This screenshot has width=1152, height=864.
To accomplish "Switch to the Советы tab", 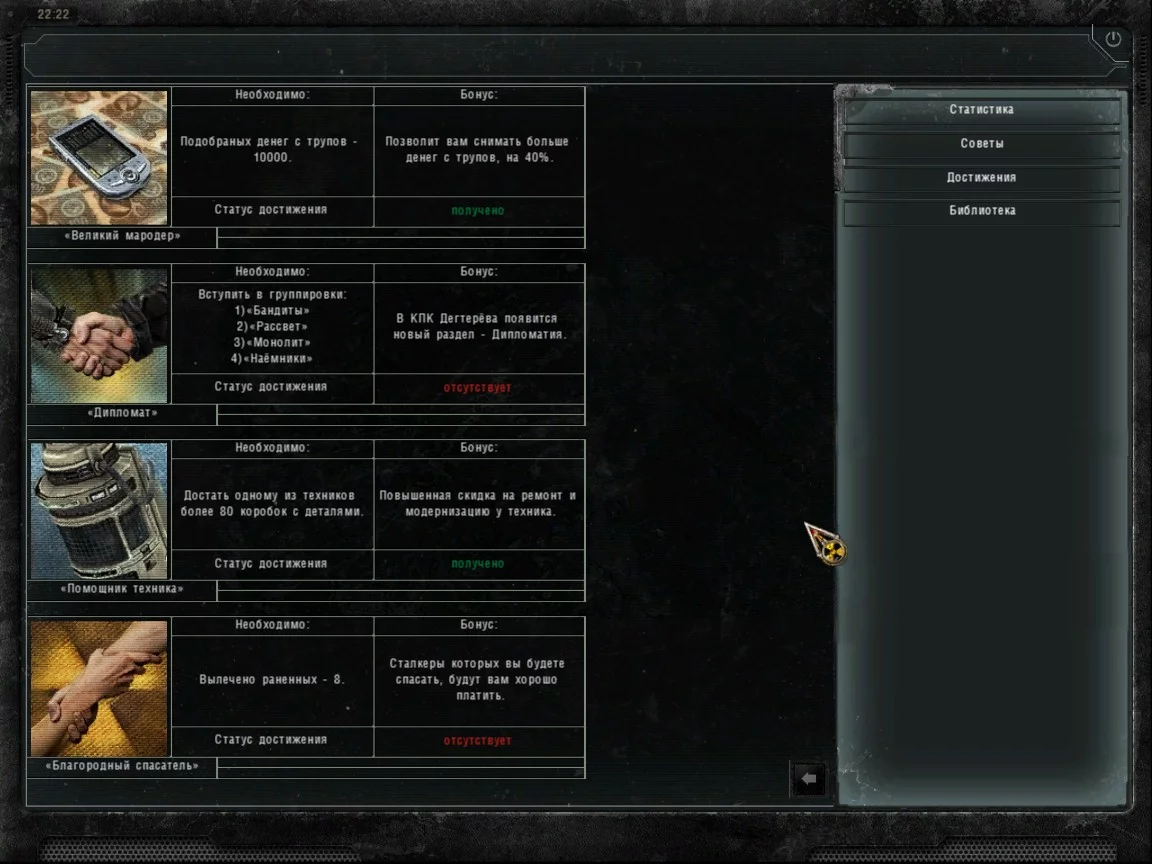I will coord(981,144).
